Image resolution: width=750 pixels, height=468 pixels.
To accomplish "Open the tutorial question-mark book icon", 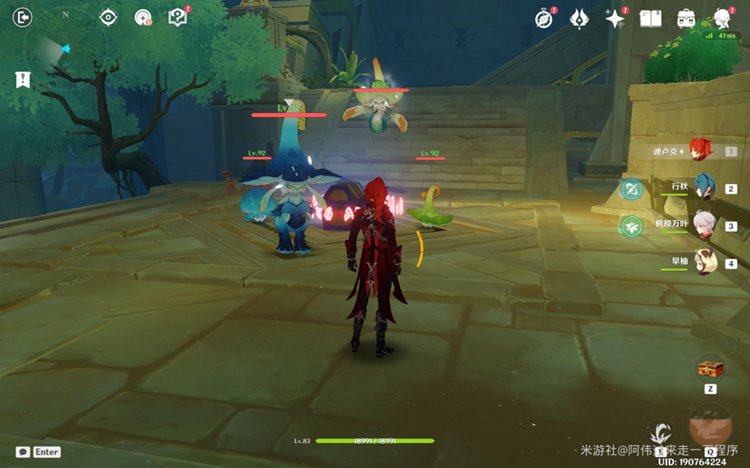I will (178, 17).
